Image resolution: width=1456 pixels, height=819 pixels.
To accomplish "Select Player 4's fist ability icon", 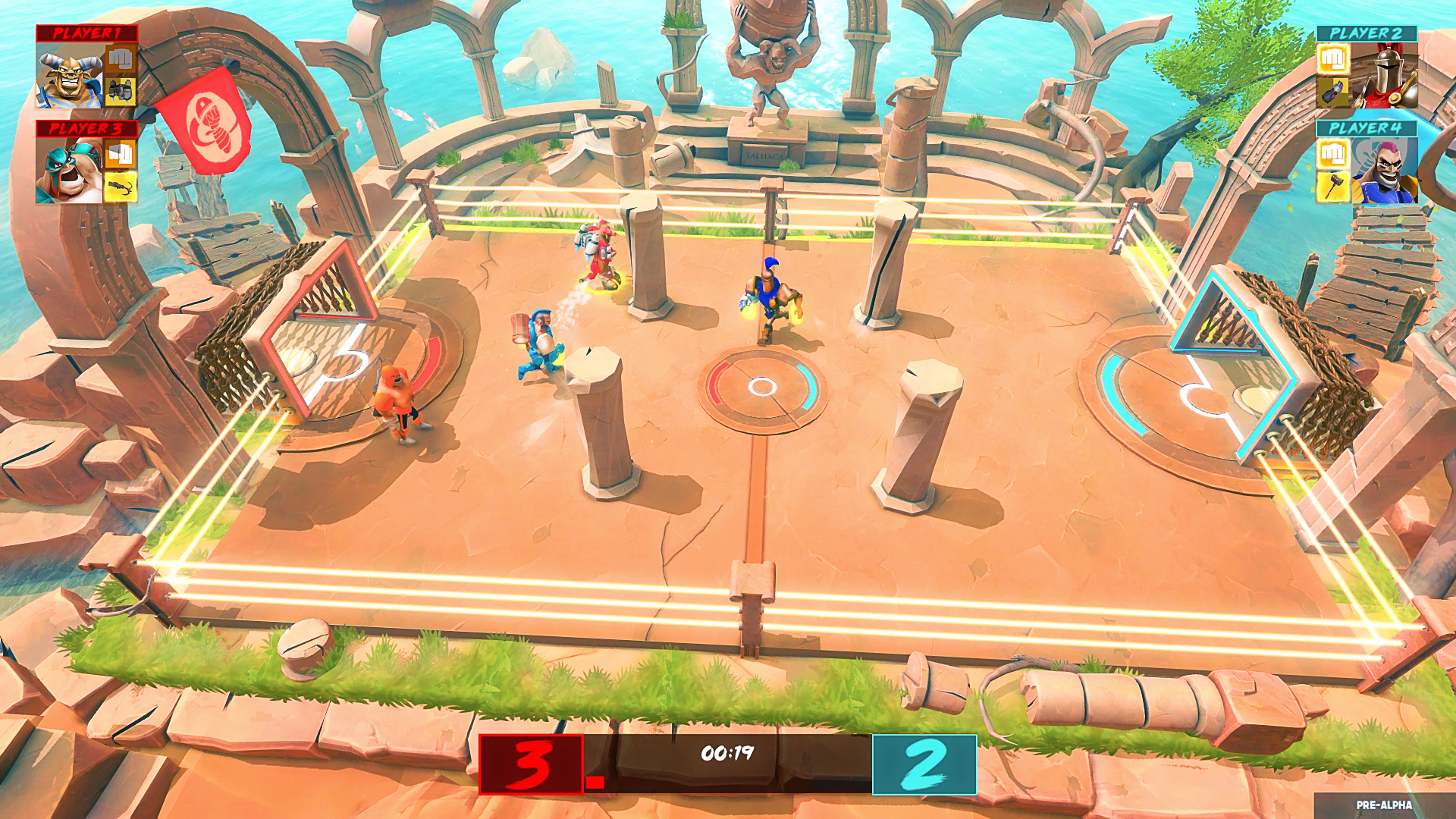I will (x=1333, y=152).
